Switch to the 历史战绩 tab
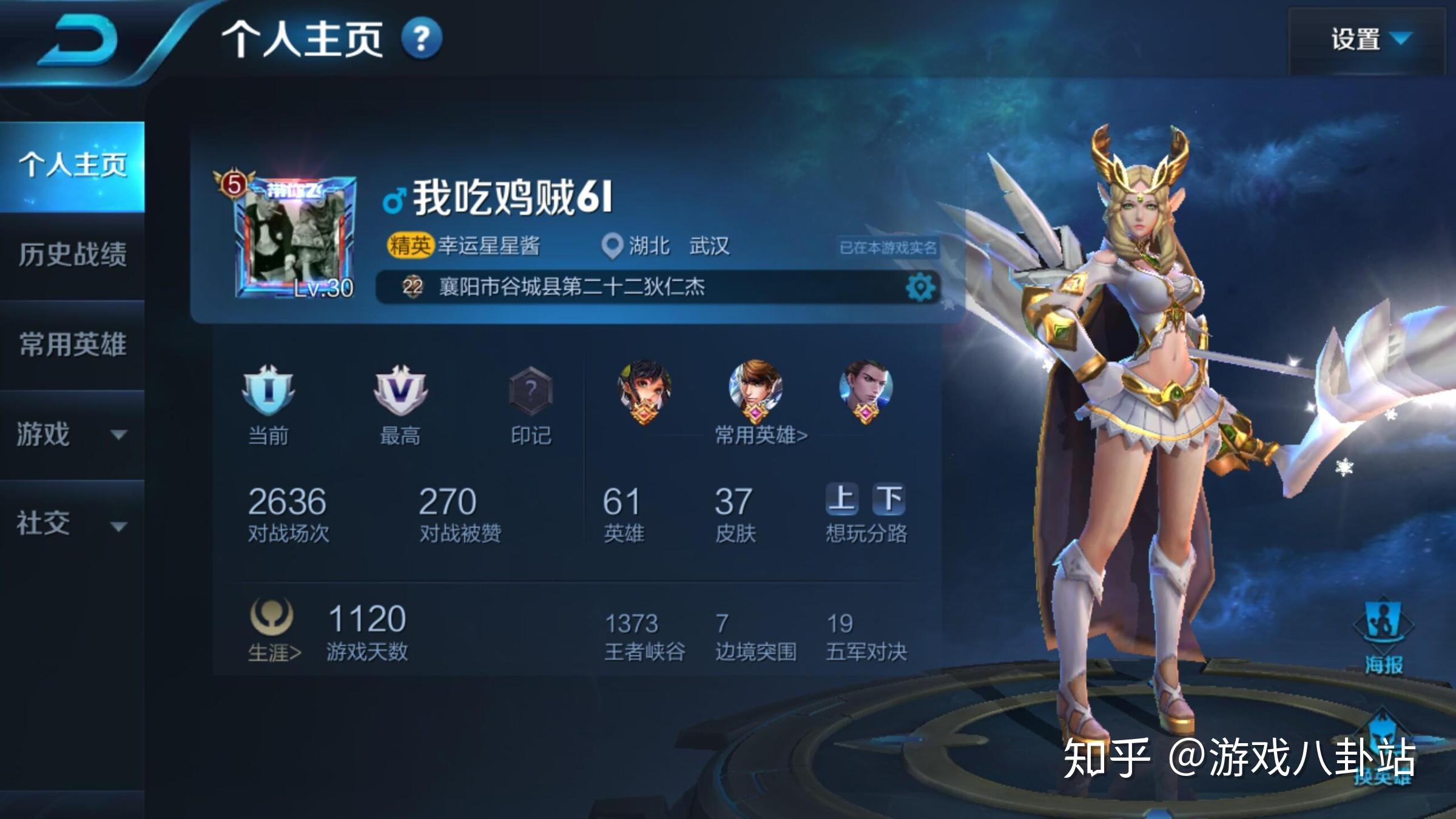 (x=72, y=254)
